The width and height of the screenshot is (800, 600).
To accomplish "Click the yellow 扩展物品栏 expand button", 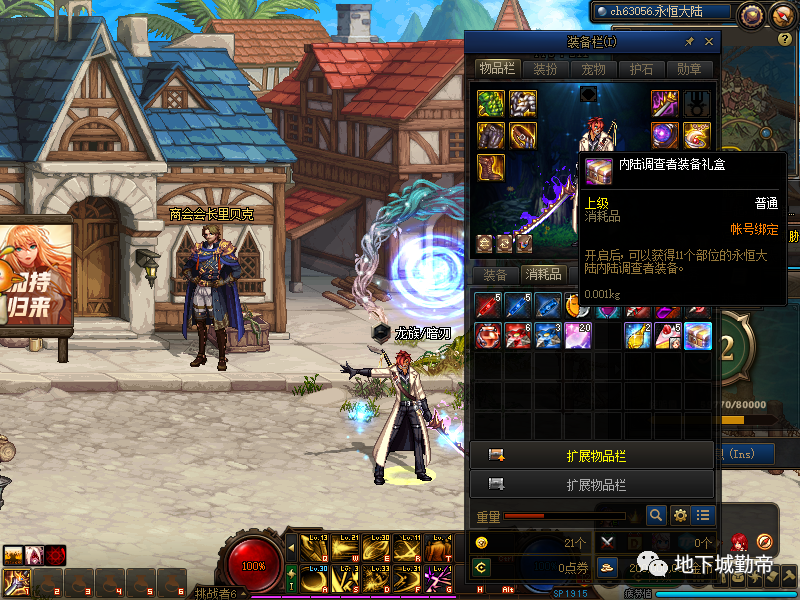I will [592, 455].
